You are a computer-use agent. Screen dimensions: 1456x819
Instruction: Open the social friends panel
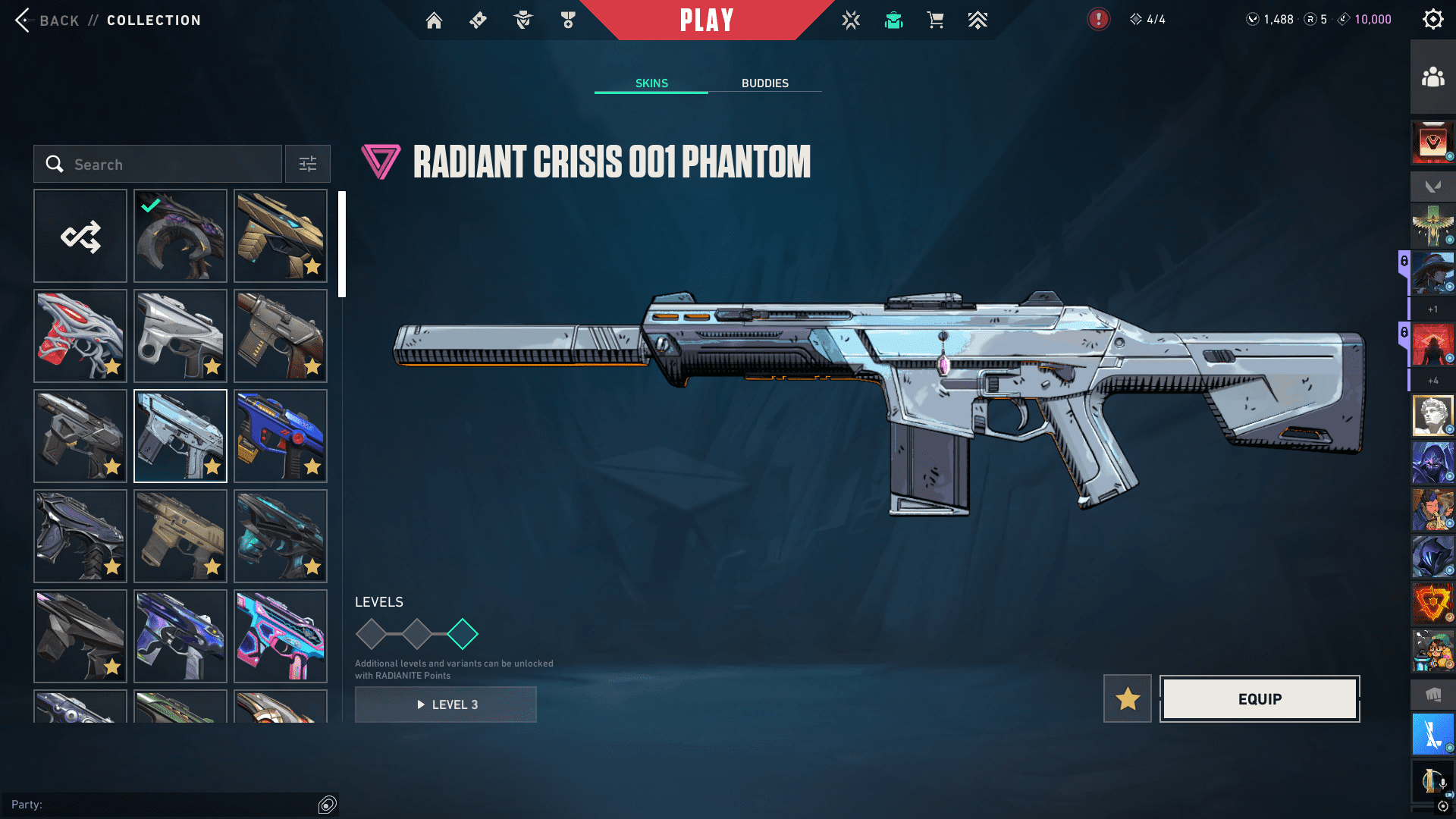point(1432,77)
